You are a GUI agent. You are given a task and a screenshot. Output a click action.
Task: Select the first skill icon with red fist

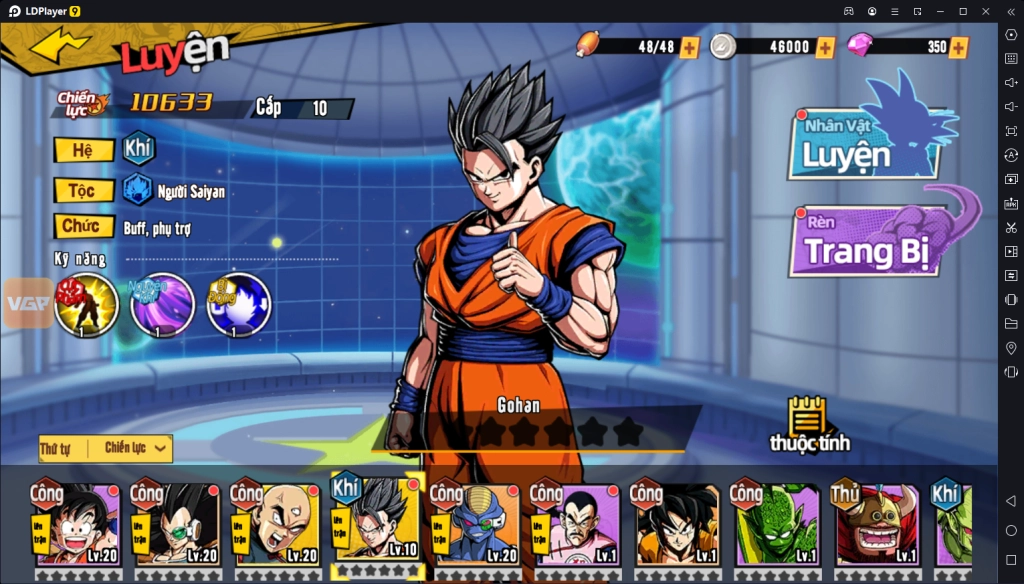pos(87,305)
